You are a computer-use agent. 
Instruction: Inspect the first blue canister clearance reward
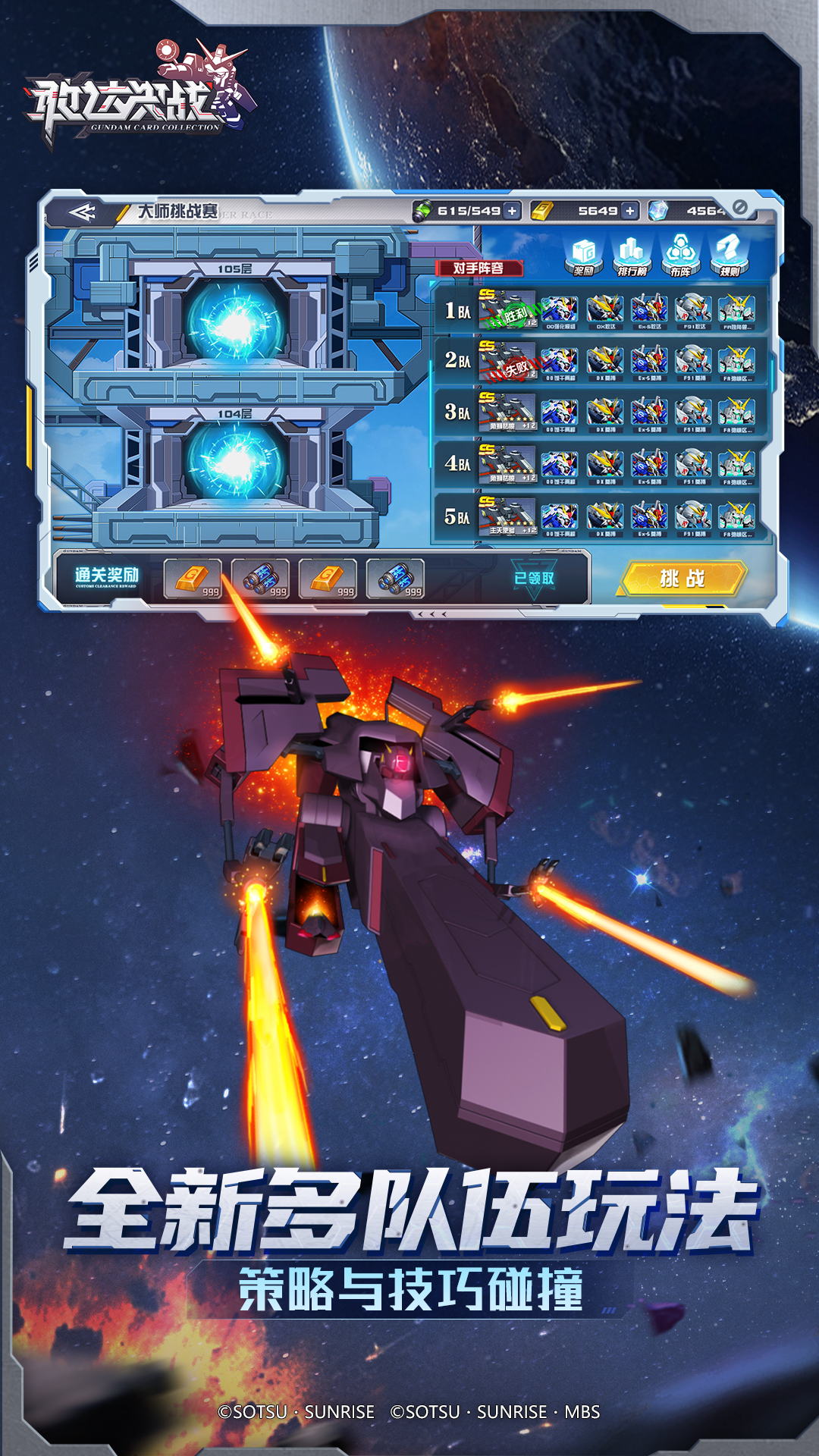click(x=260, y=579)
